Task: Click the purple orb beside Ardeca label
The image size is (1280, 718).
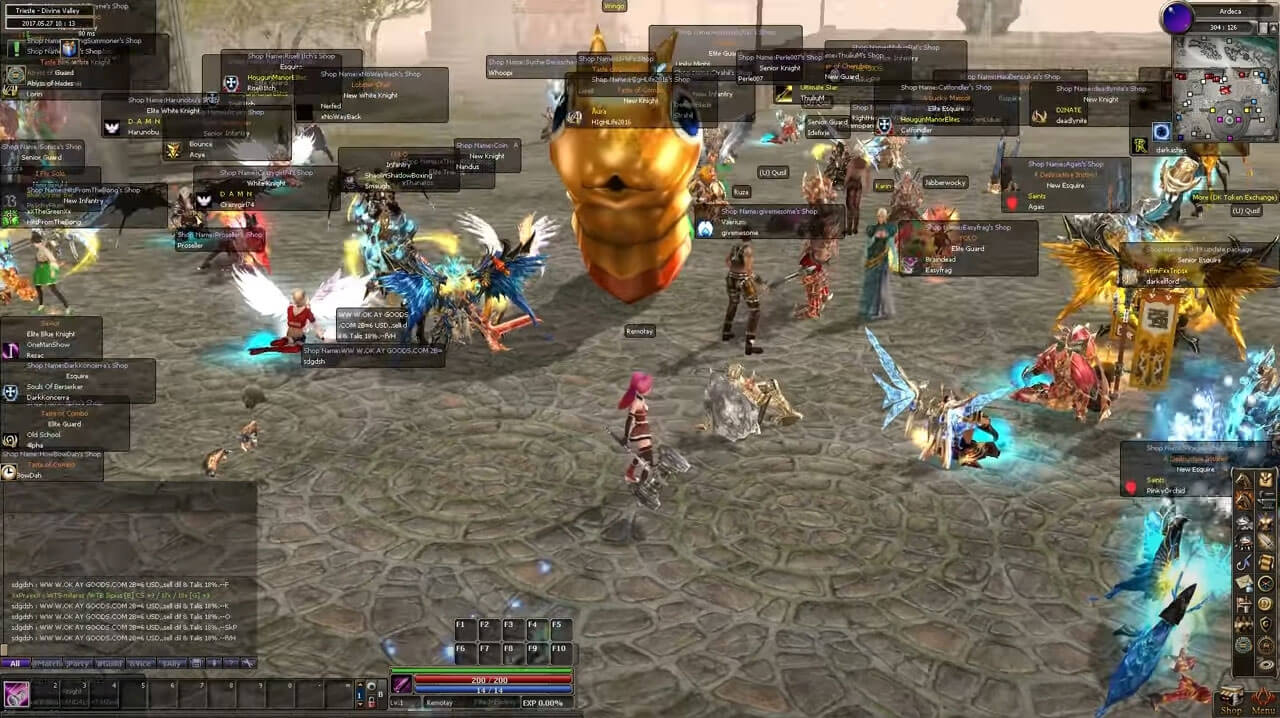Action: (1176, 17)
